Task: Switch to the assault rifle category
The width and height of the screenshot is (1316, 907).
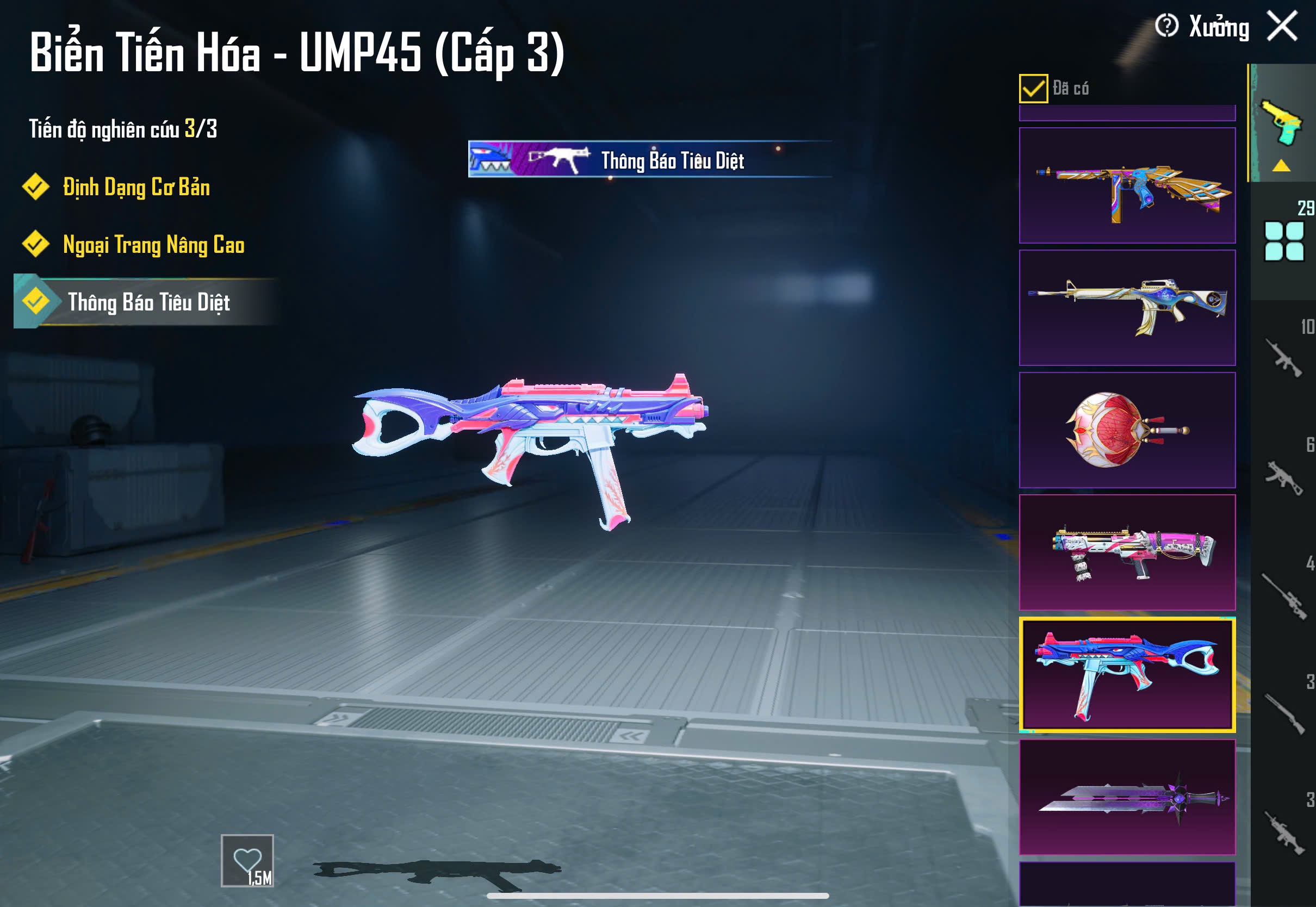Action: (1283, 358)
